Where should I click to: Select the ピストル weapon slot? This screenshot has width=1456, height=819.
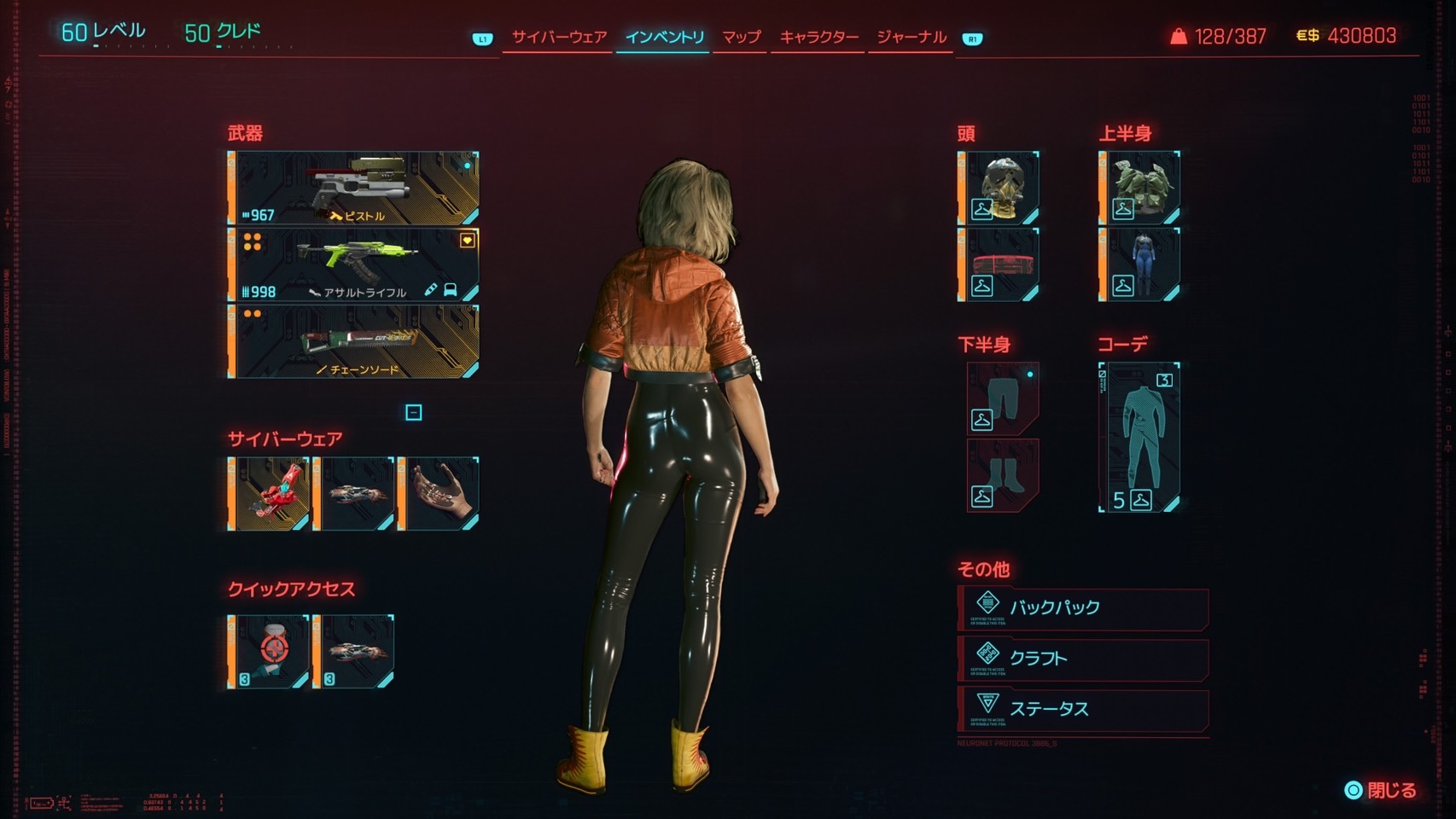(353, 189)
